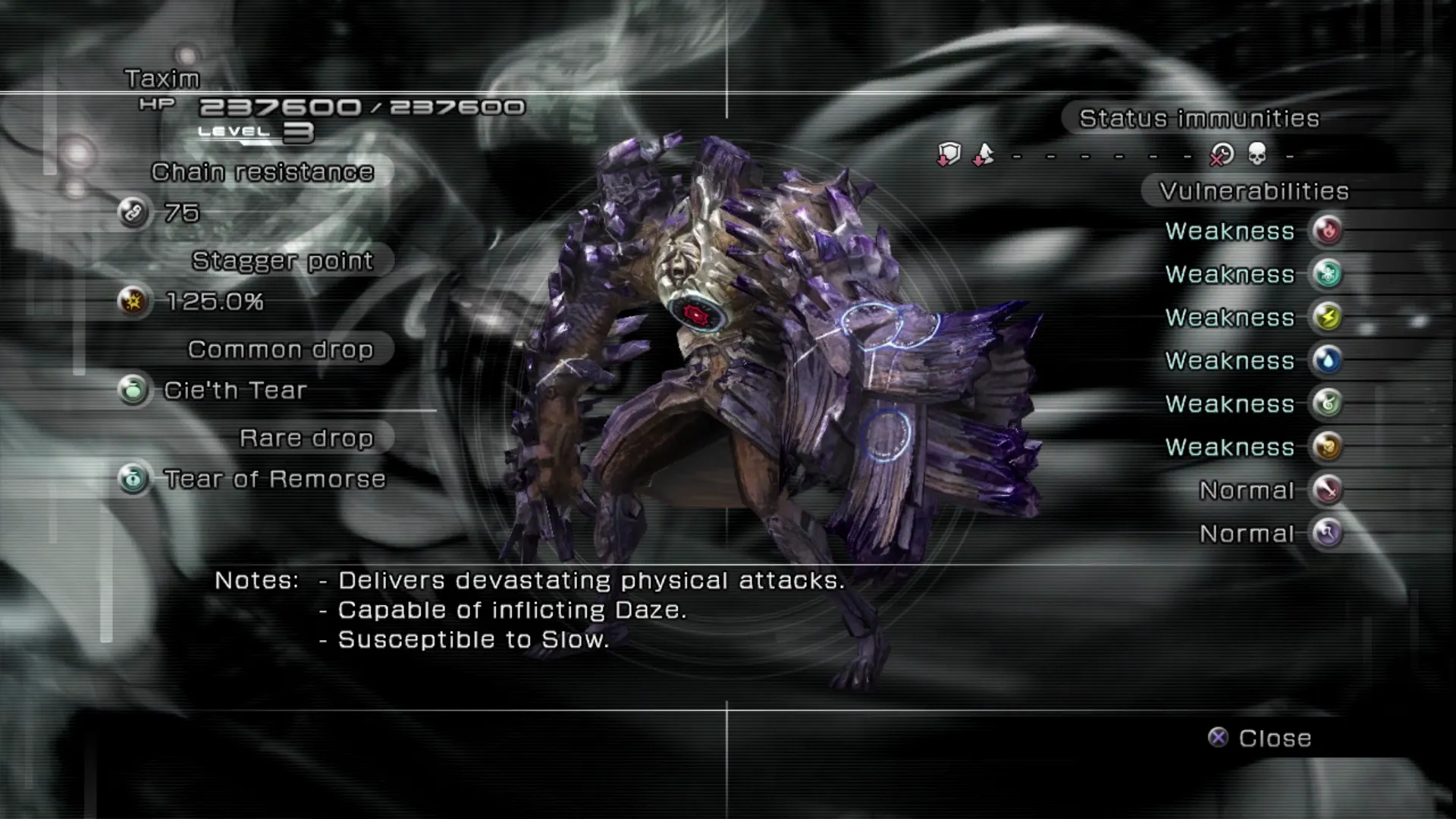Click the shield Deprotect immunity icon
Screen dimensions: 1456x819
(949, 155)
